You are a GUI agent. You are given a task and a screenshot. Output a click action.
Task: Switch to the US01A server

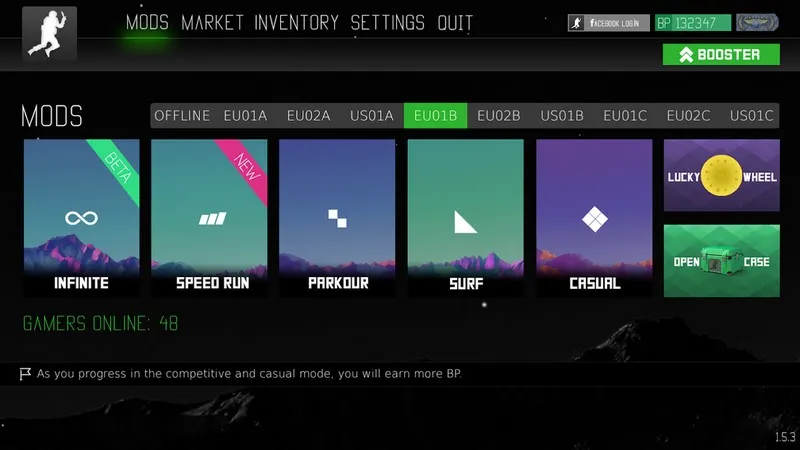pyautogui.click(x=372, y=116)
